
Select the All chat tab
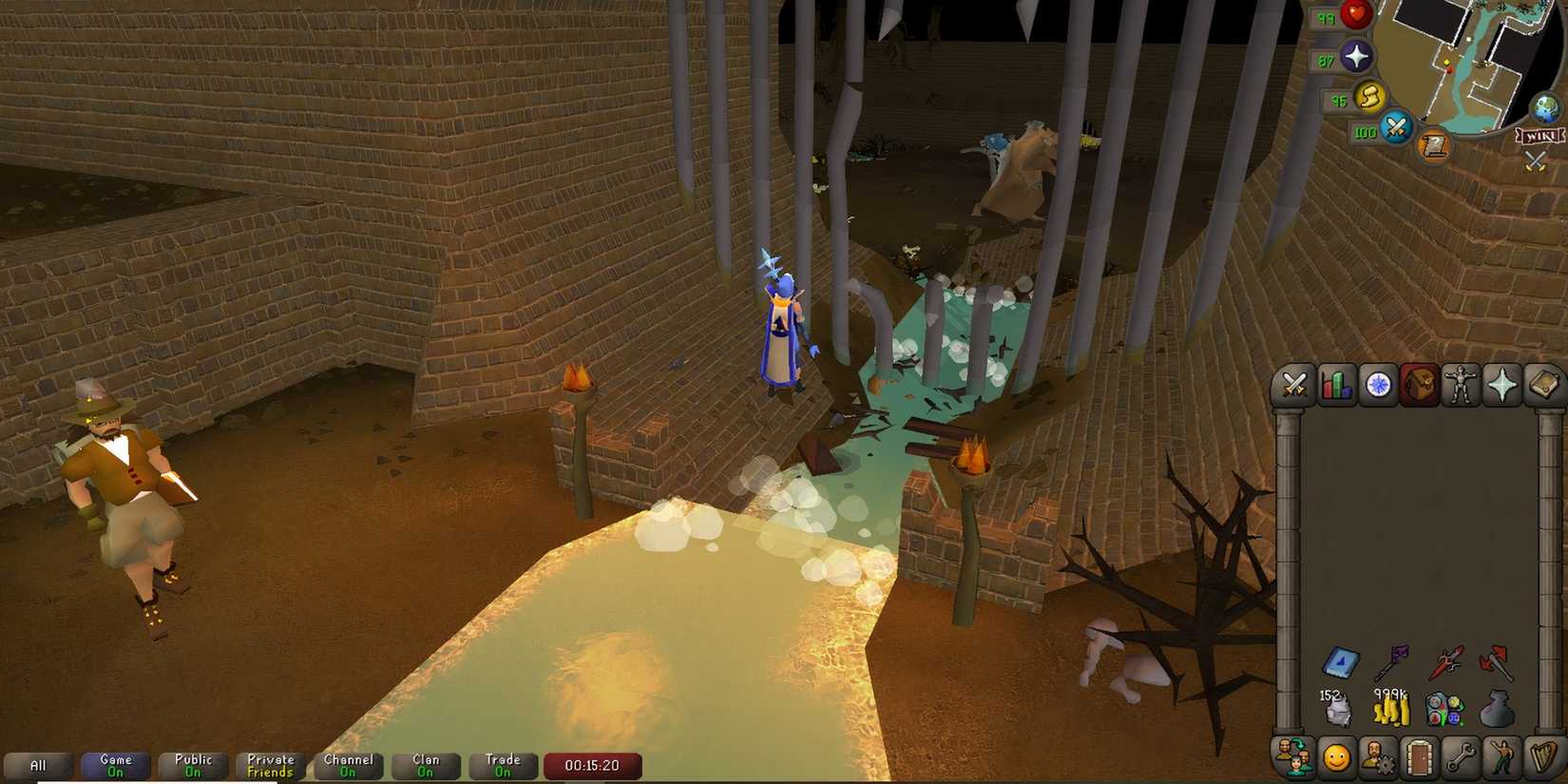[40, 764]
